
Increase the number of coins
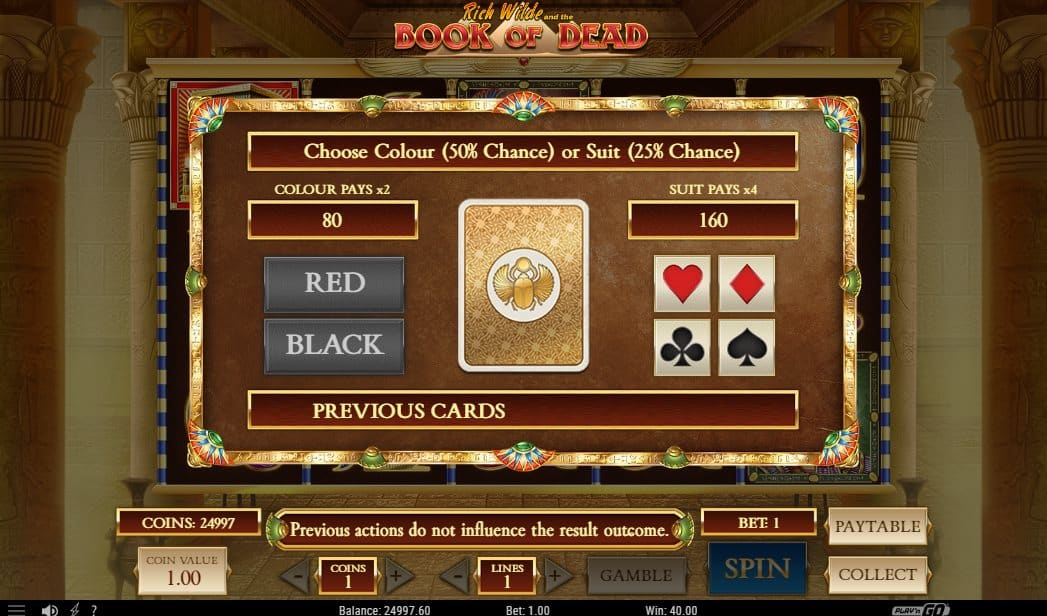[x=394, y=575]
